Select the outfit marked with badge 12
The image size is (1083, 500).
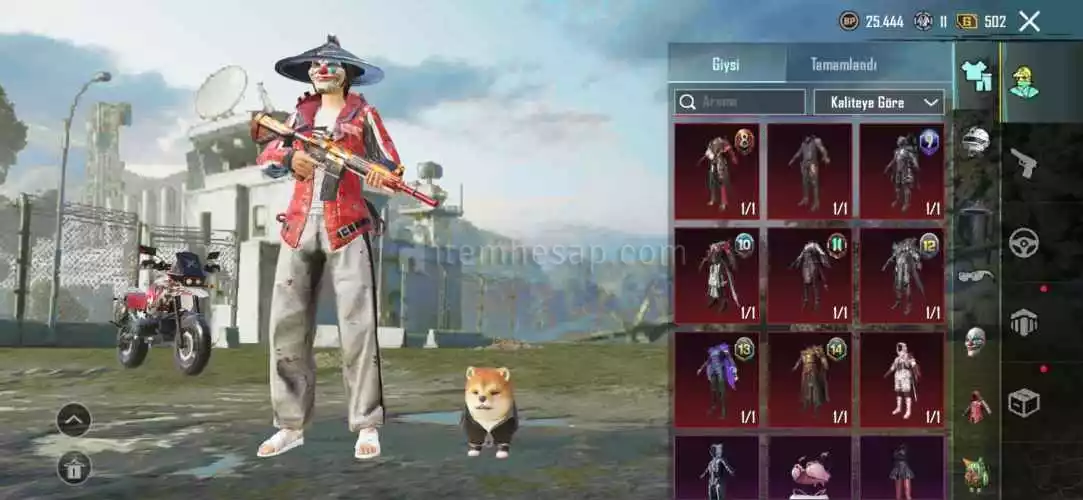coord(902,275)
